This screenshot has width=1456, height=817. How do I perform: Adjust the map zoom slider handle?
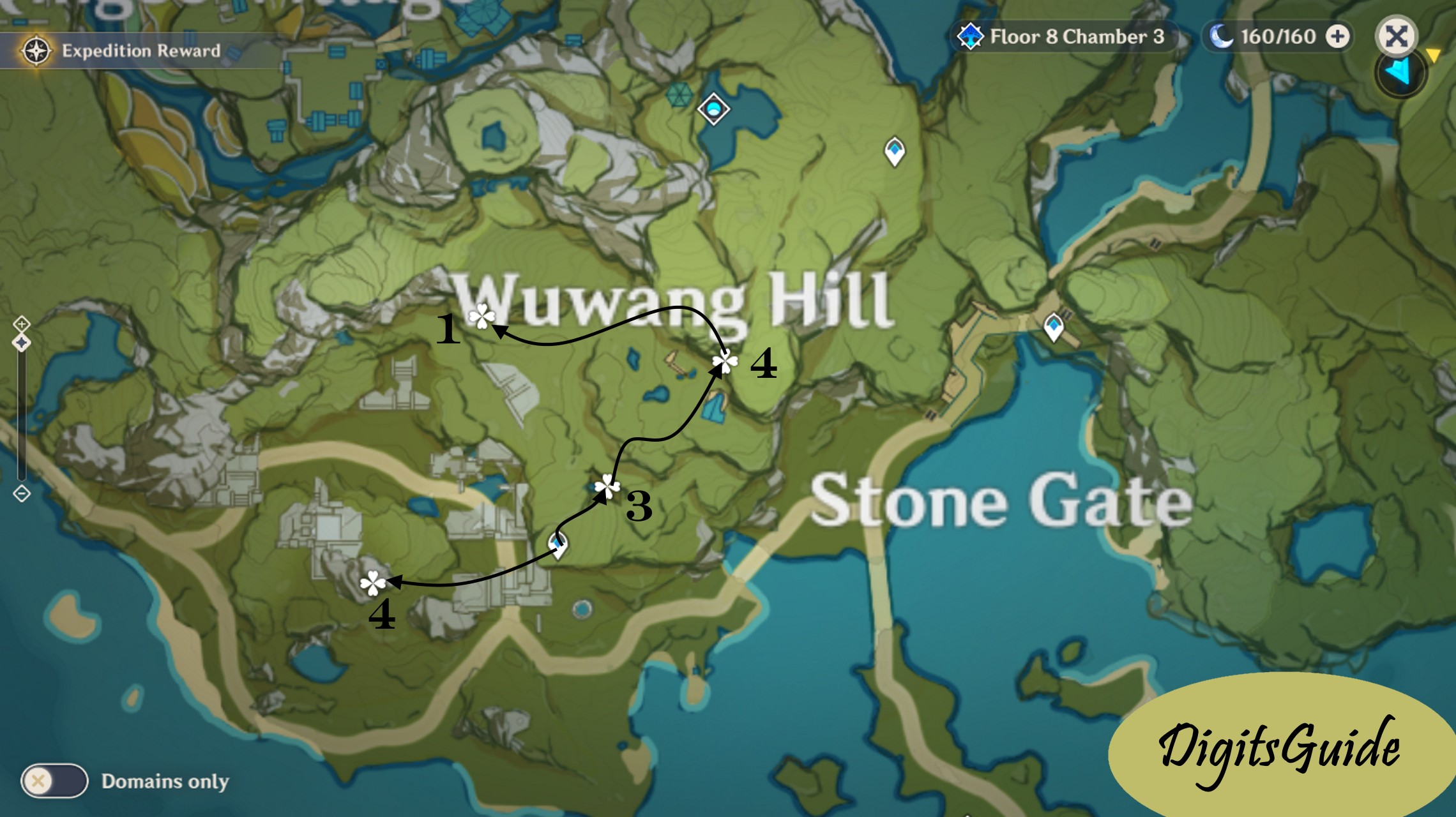[x=22, y=343]
